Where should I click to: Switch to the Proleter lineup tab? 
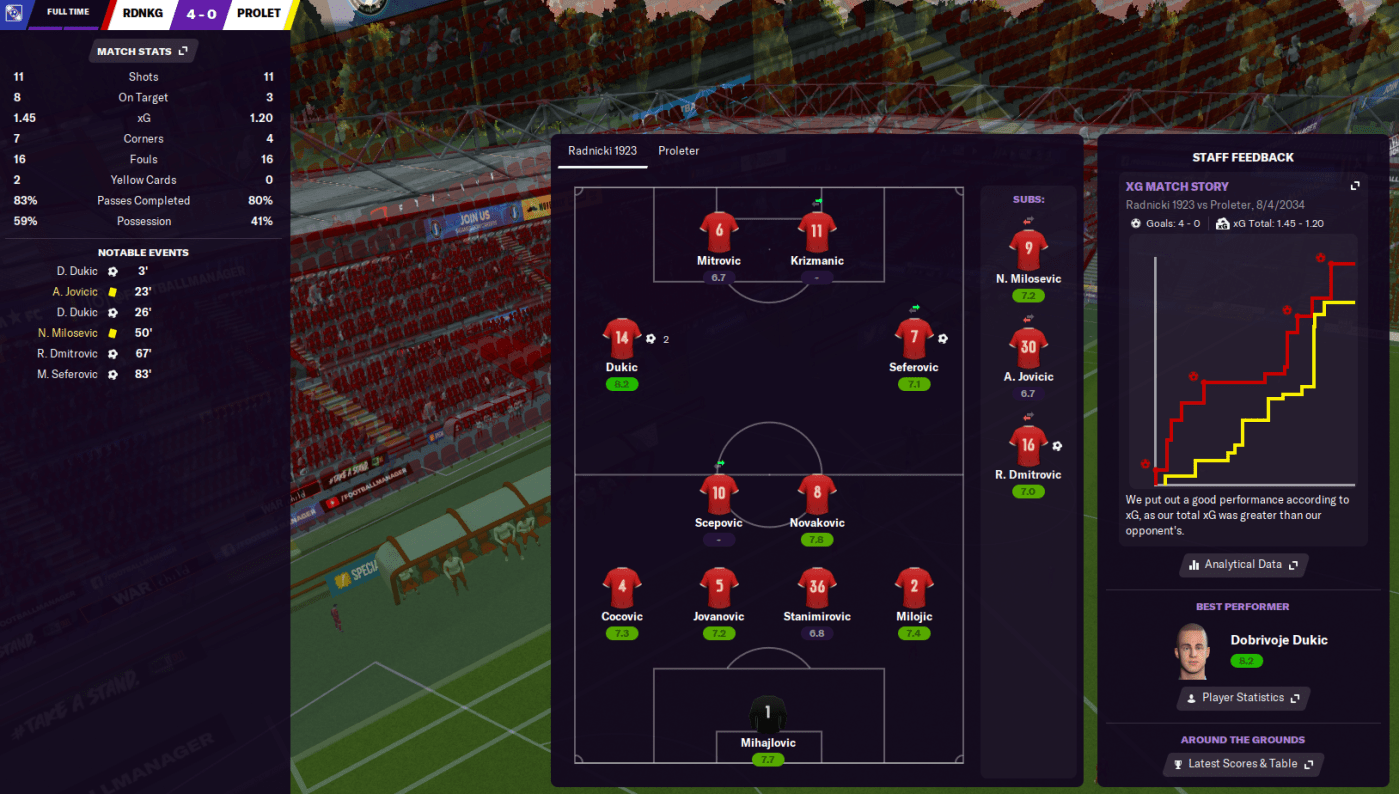click(x=678, y=151)
